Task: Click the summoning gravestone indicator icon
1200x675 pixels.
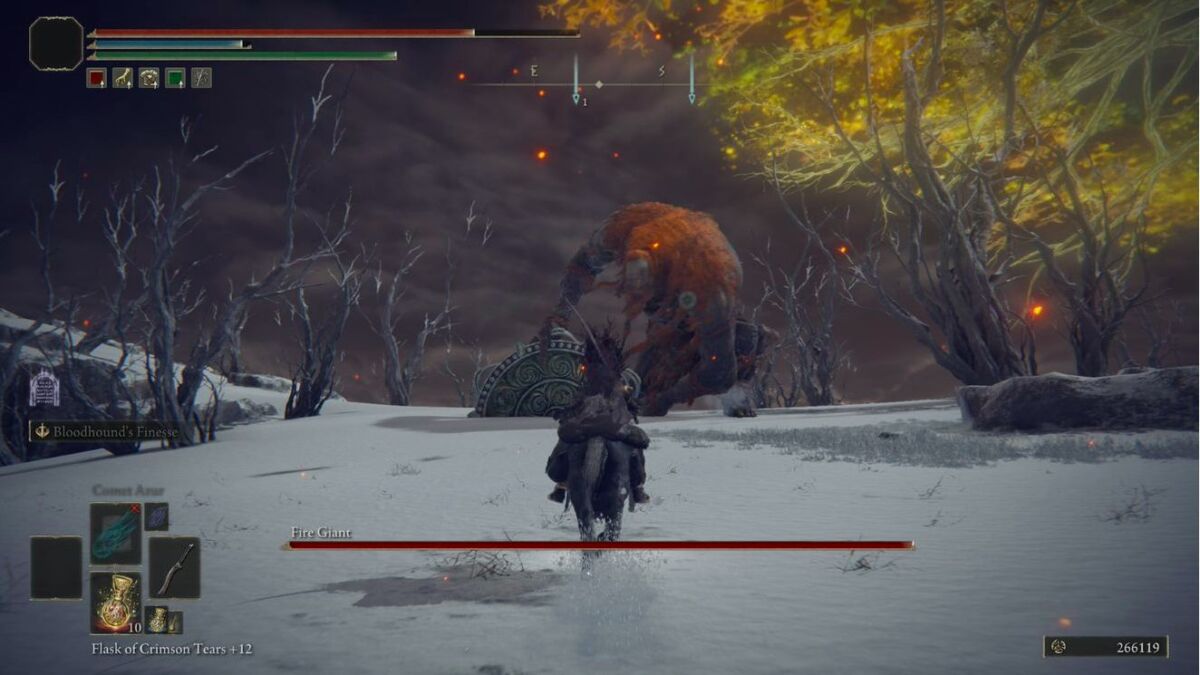Action: point(44,388)
